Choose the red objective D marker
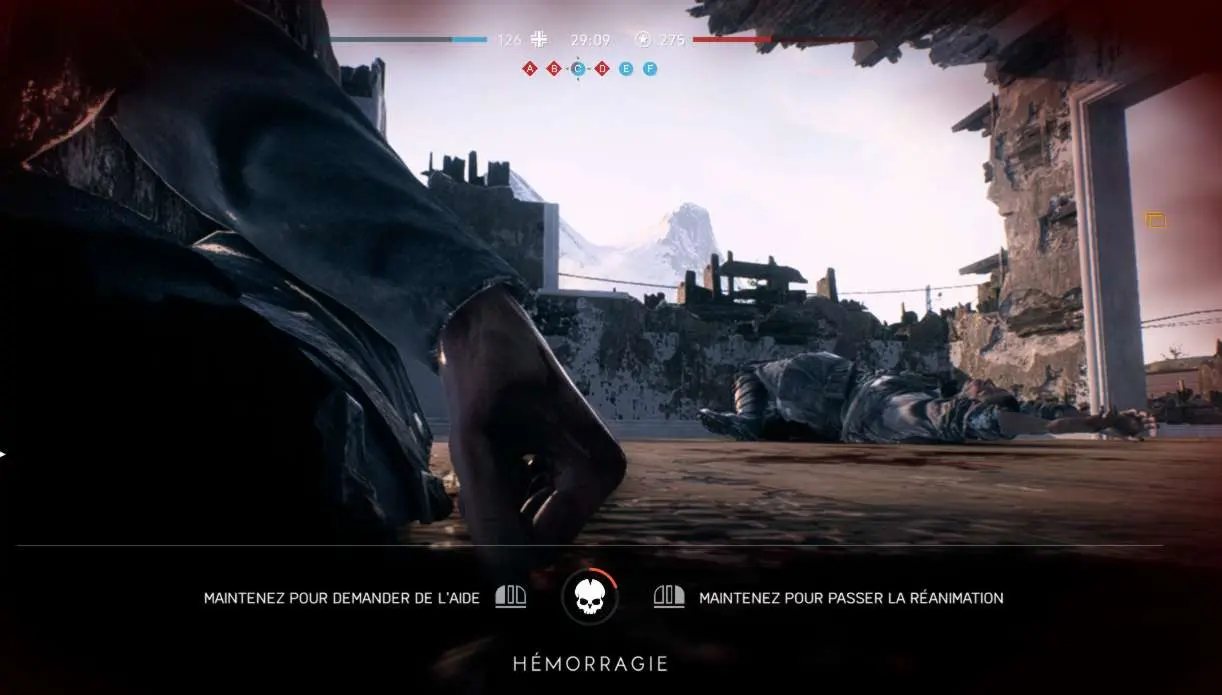Viewport: 1222px width, 695px height. tap(602, 69)
